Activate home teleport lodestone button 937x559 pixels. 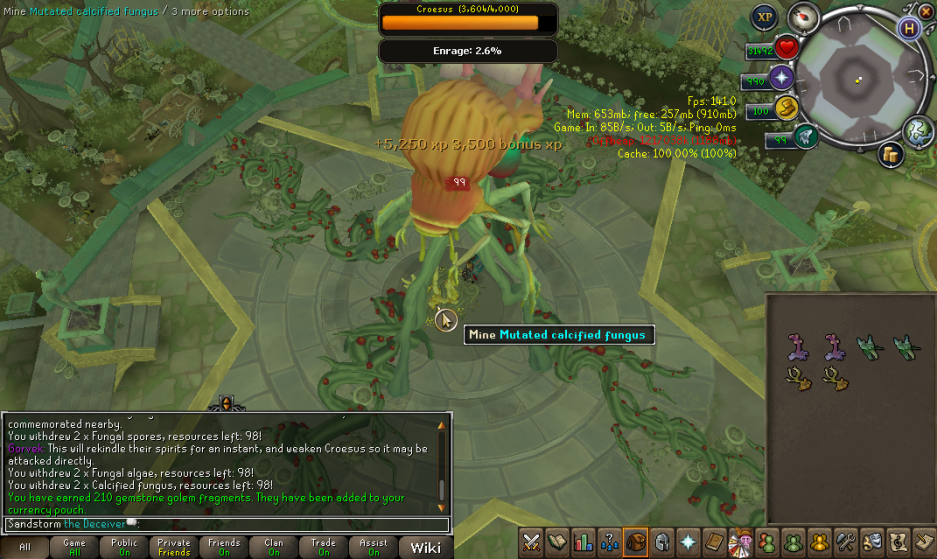click(x=909, y=28)
